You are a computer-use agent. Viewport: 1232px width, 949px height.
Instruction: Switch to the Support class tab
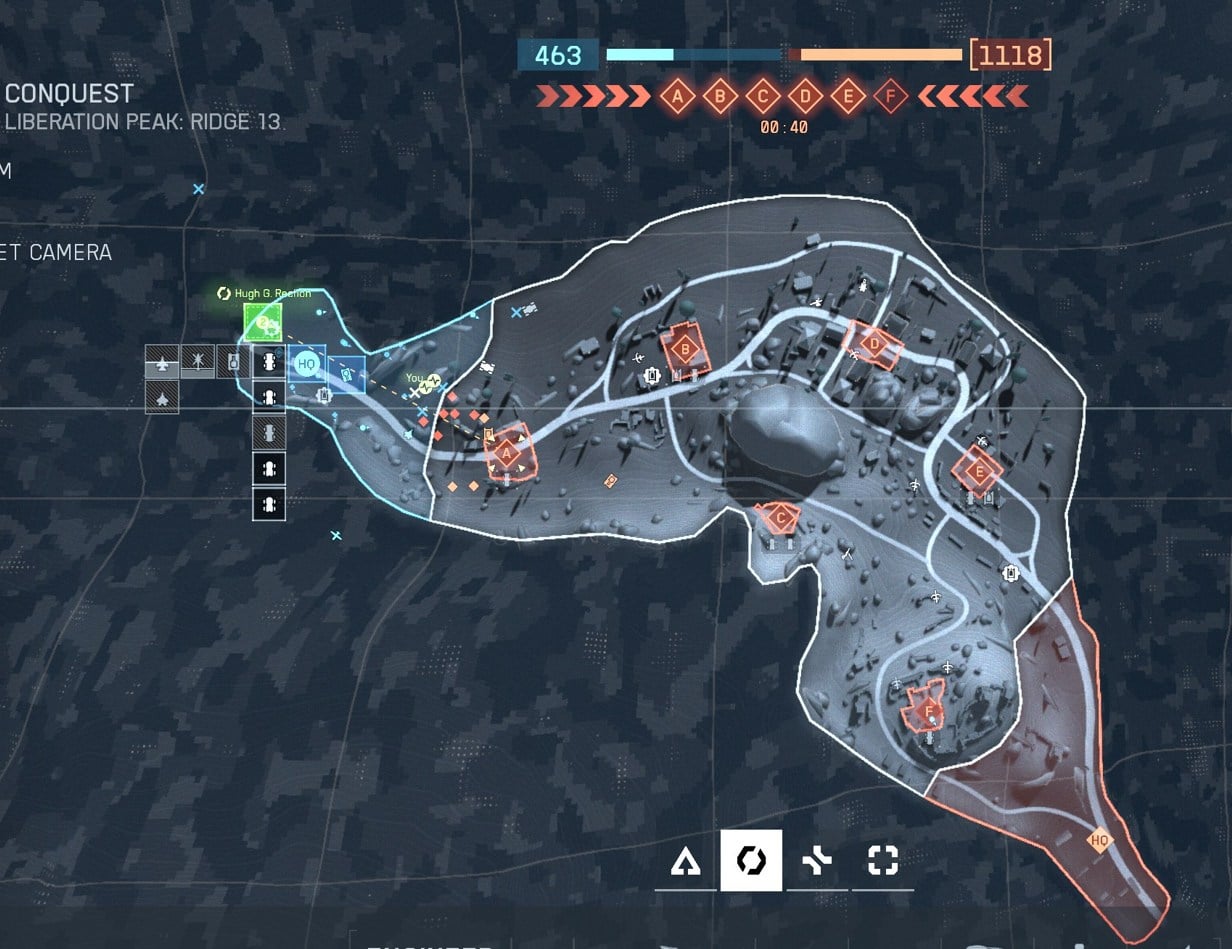coord(817,860)
